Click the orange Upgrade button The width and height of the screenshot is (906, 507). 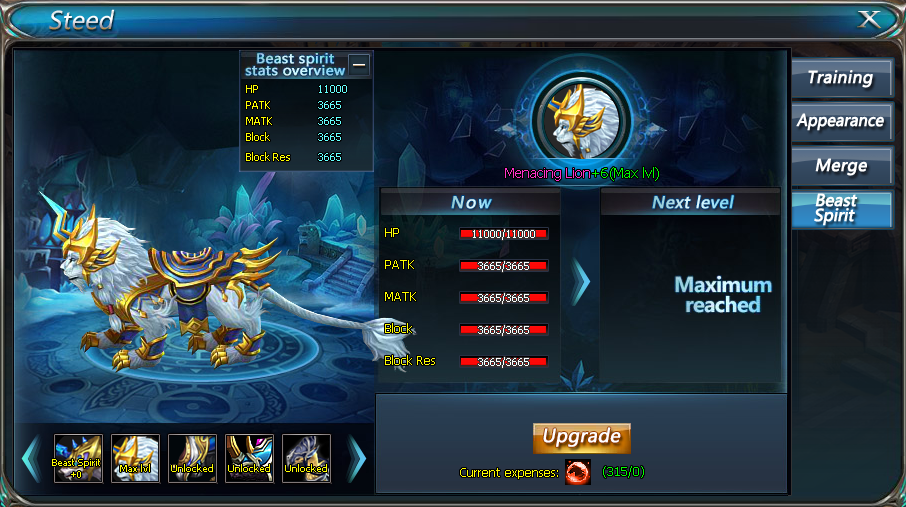point(582,437)
